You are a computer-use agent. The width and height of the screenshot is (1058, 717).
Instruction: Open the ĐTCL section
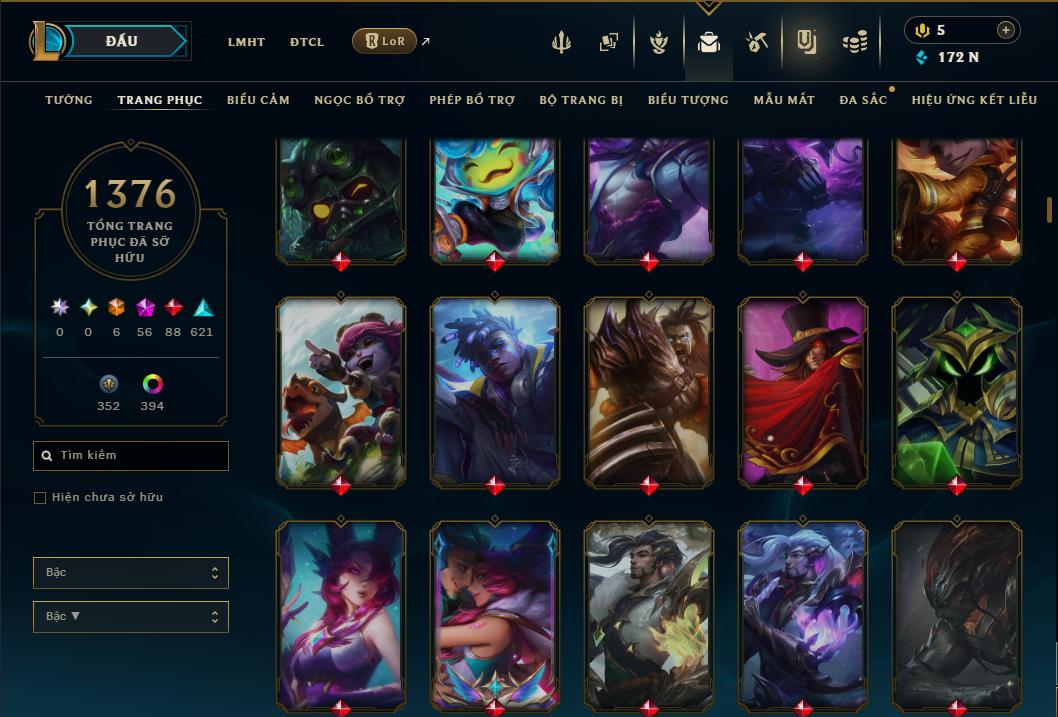[x=307, y=42]
